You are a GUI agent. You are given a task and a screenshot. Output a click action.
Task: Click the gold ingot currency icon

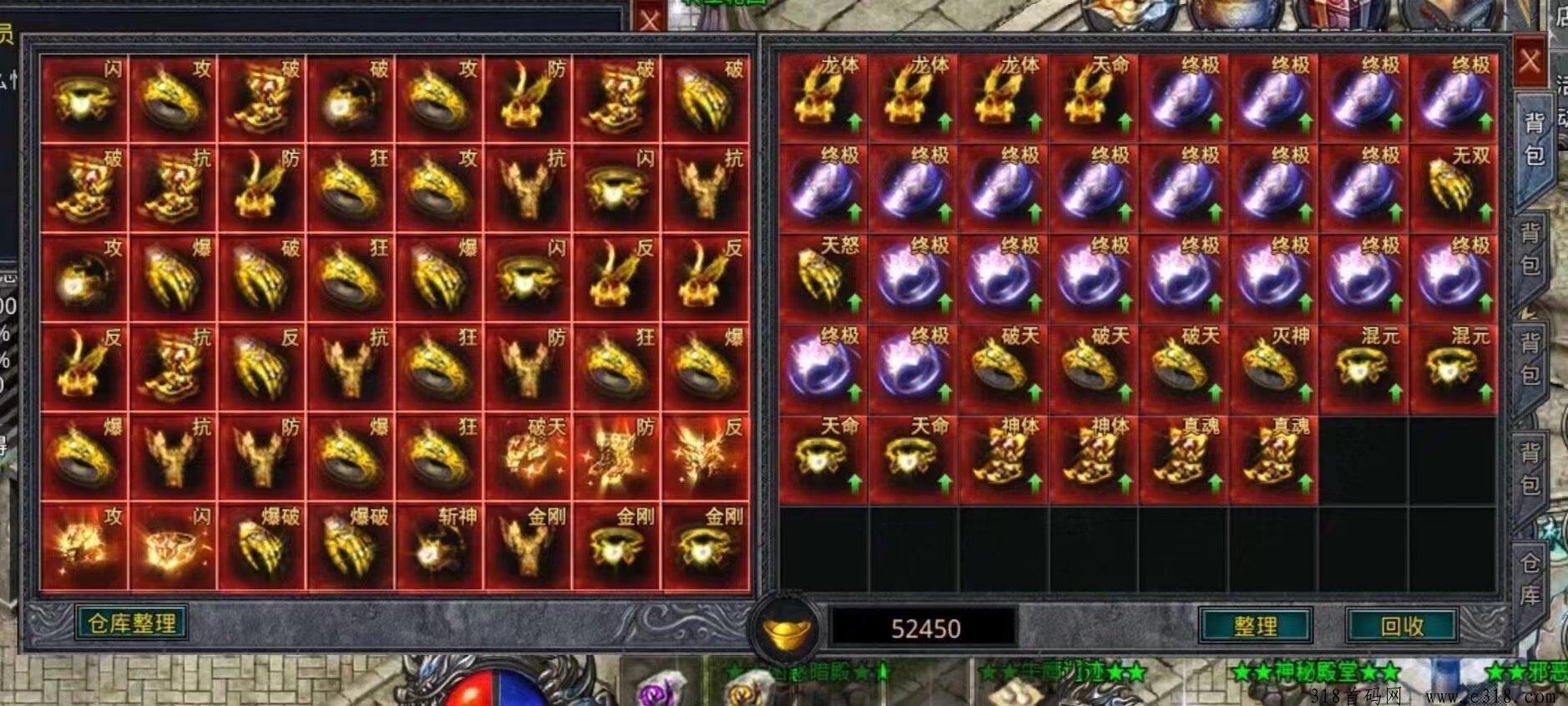tap(785, 629)
